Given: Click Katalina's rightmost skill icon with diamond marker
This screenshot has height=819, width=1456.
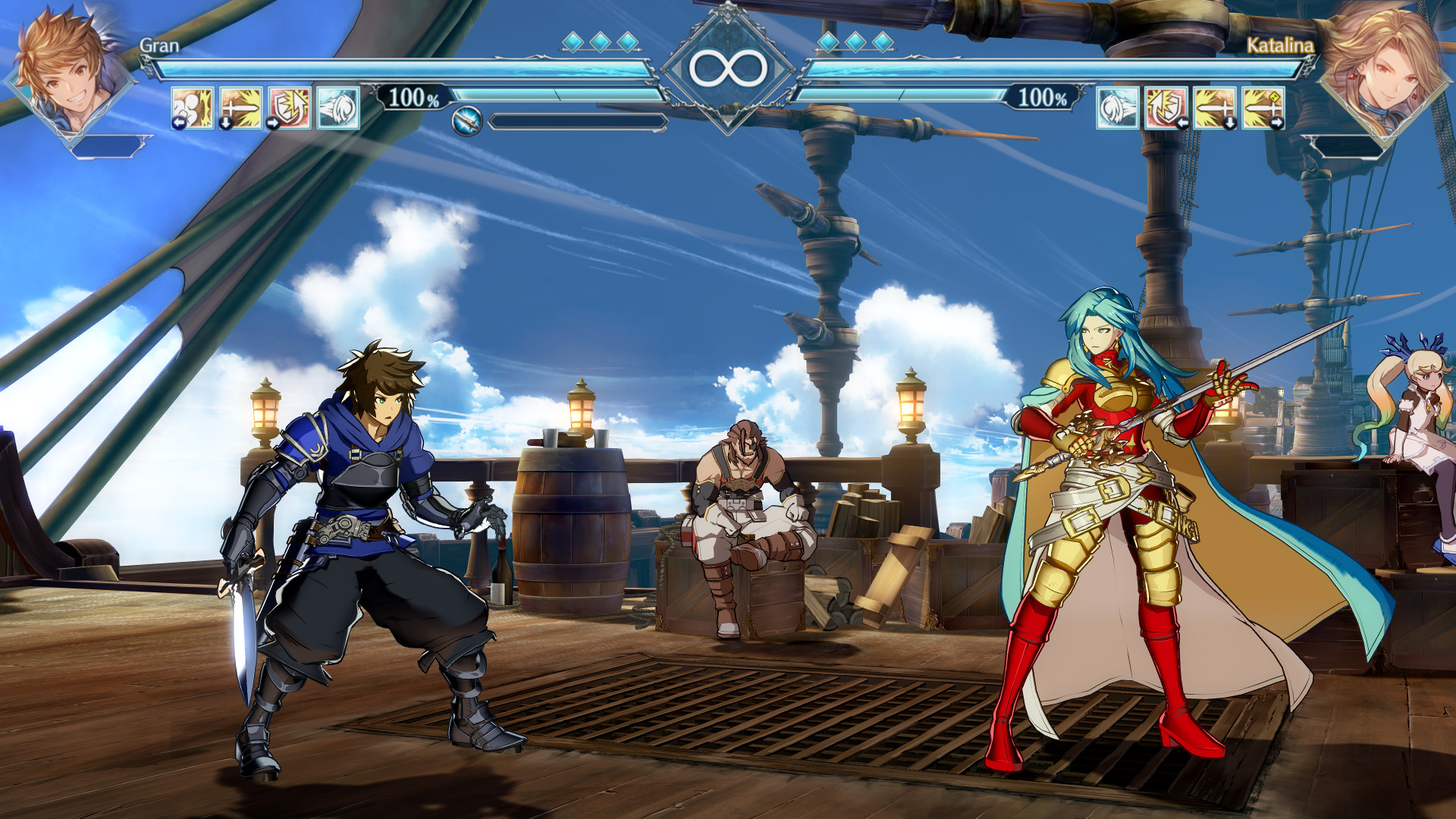Looking at the screenshot, I should tap(1263, 106).
